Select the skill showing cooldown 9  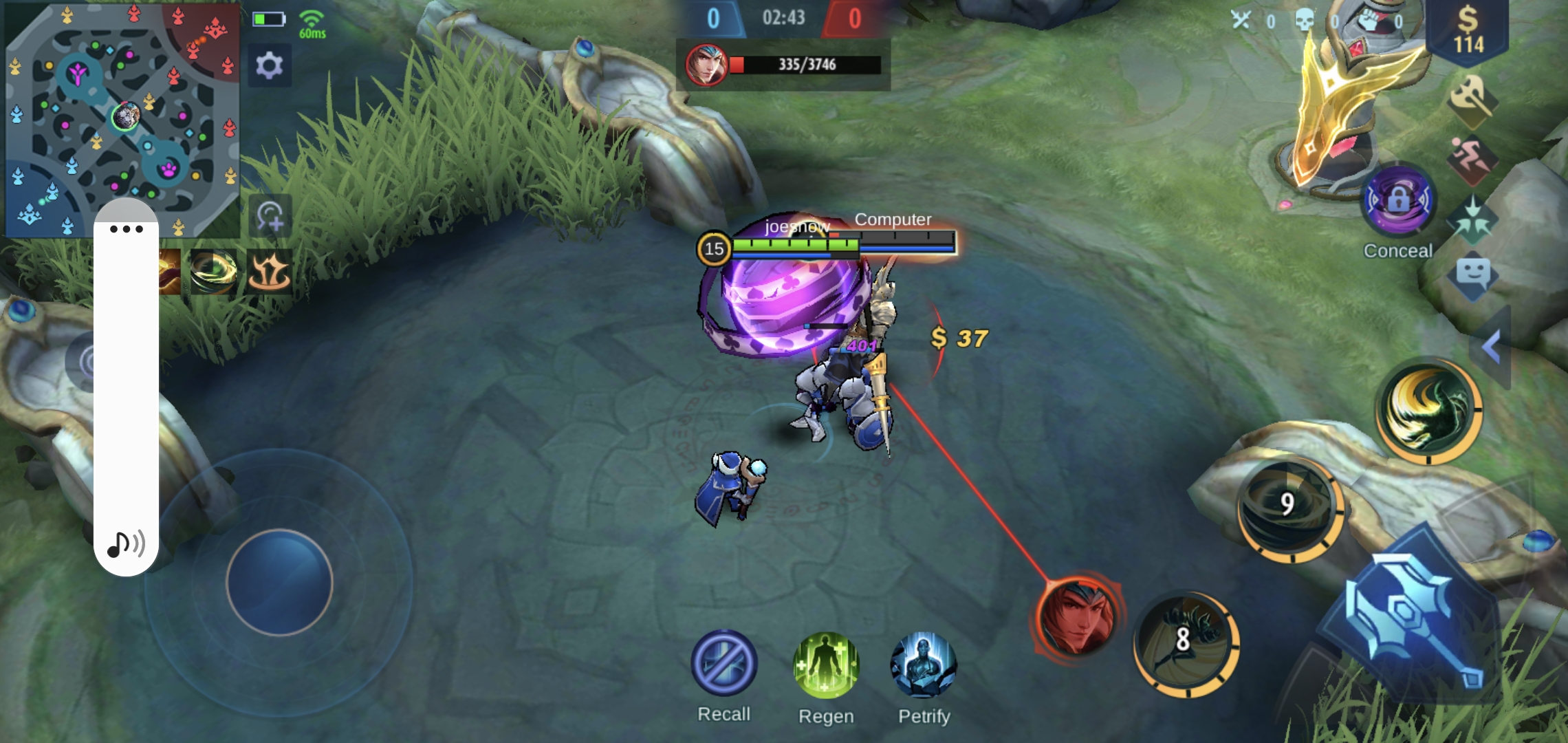pyautogui.click(x=1289, y=508)
